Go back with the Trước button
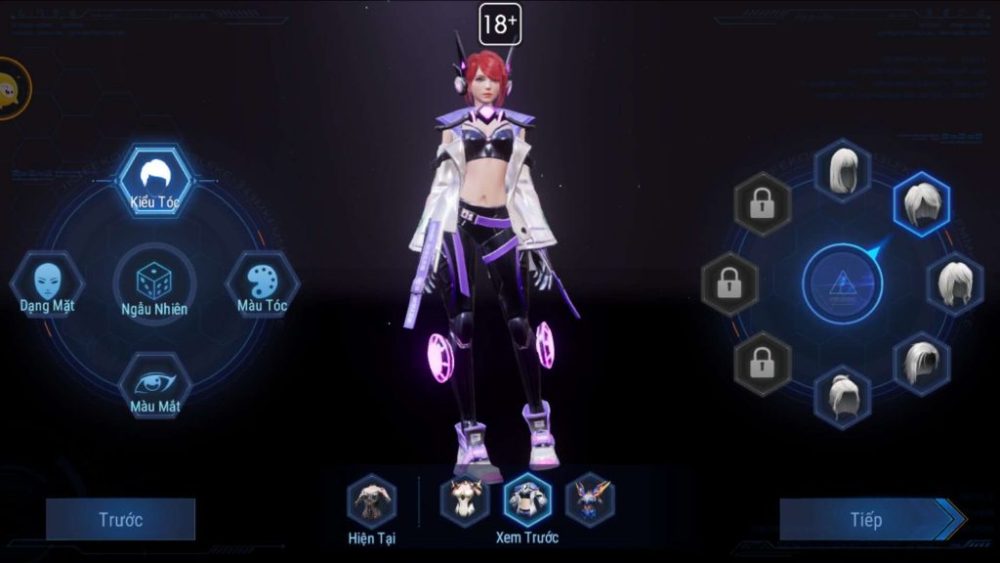Viewport: 1000px width, 563px height. pyautogui.click(x=120, y=520)
